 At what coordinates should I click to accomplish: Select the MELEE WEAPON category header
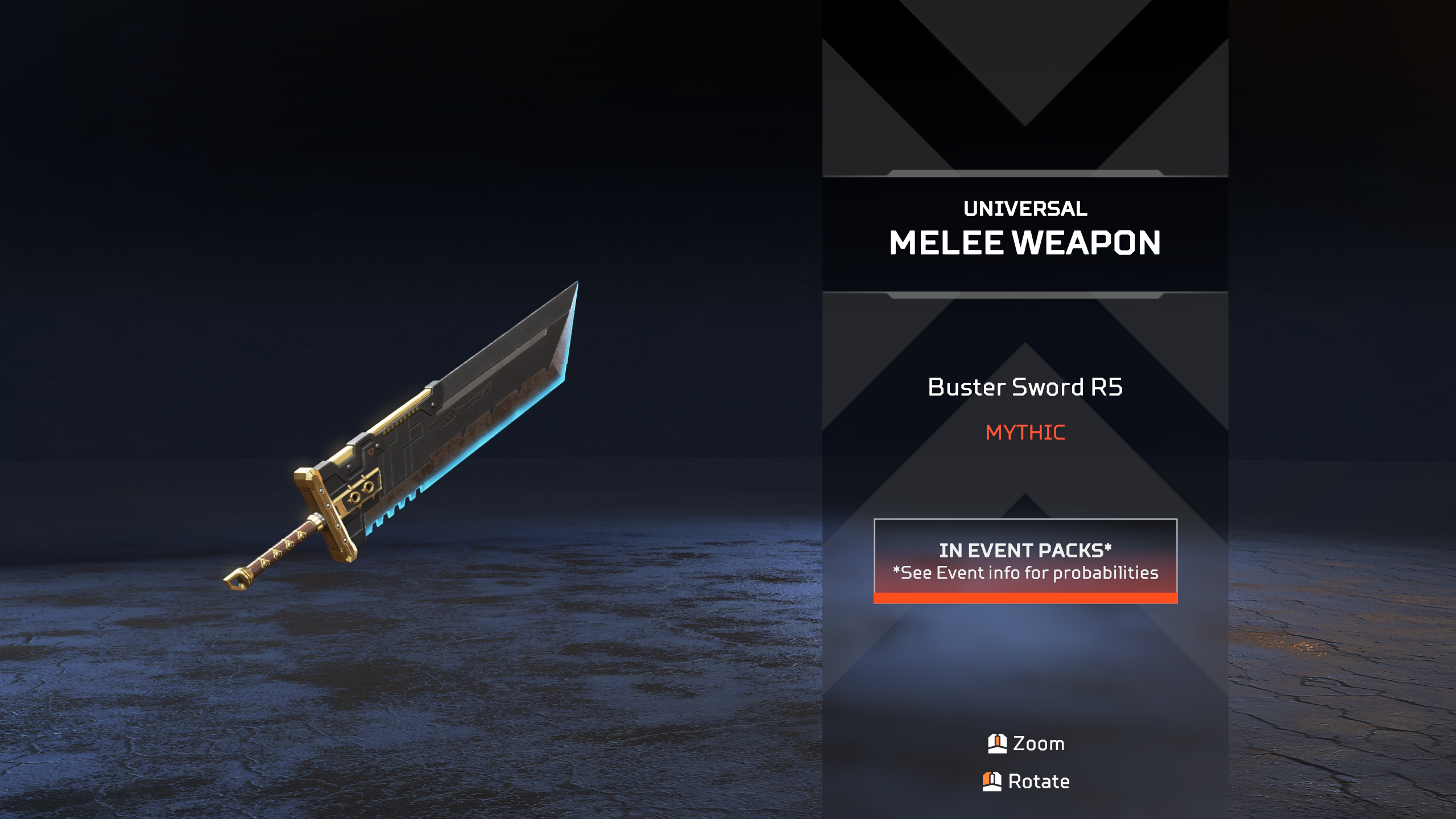pos(1025,243)
